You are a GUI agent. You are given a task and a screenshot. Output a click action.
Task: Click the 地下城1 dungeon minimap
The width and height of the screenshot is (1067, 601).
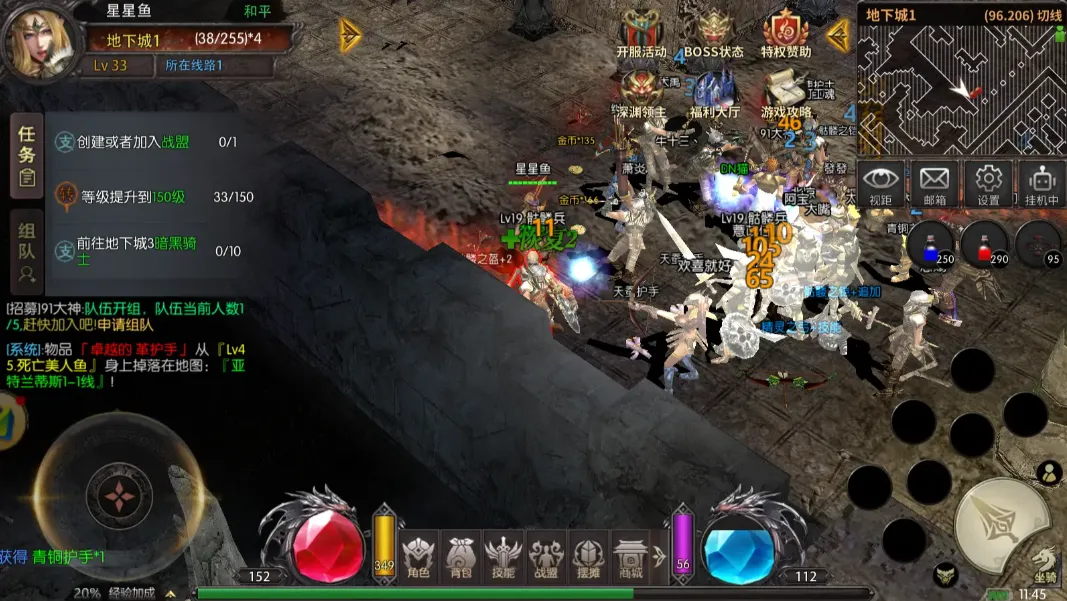[x=960, y=90]
